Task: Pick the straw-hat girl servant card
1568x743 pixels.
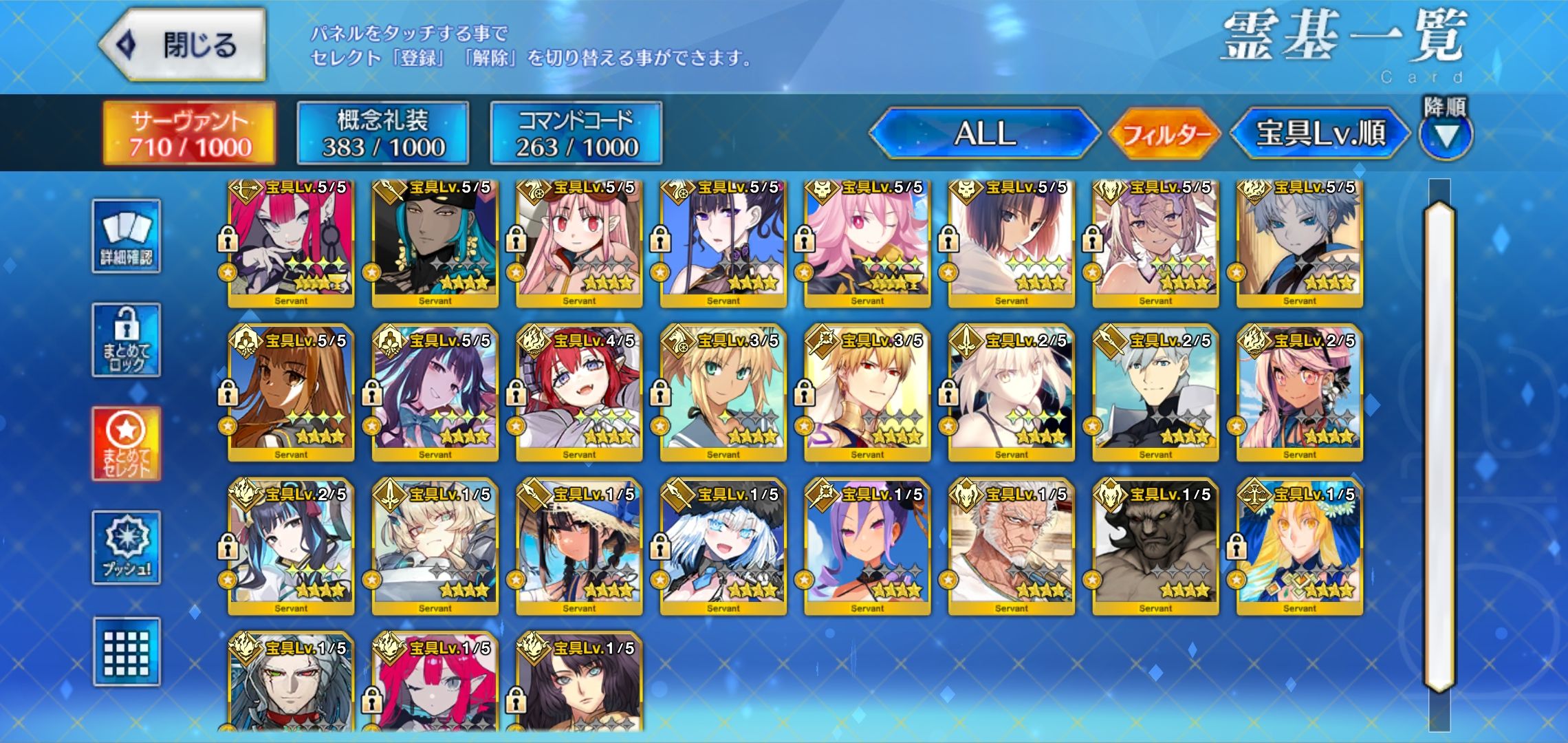Action: click(x=579, y=547)
